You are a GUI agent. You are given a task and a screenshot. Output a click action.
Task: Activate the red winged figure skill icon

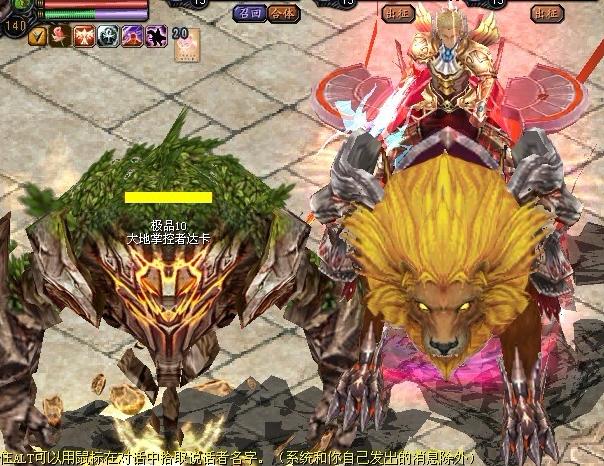[84, 37]
